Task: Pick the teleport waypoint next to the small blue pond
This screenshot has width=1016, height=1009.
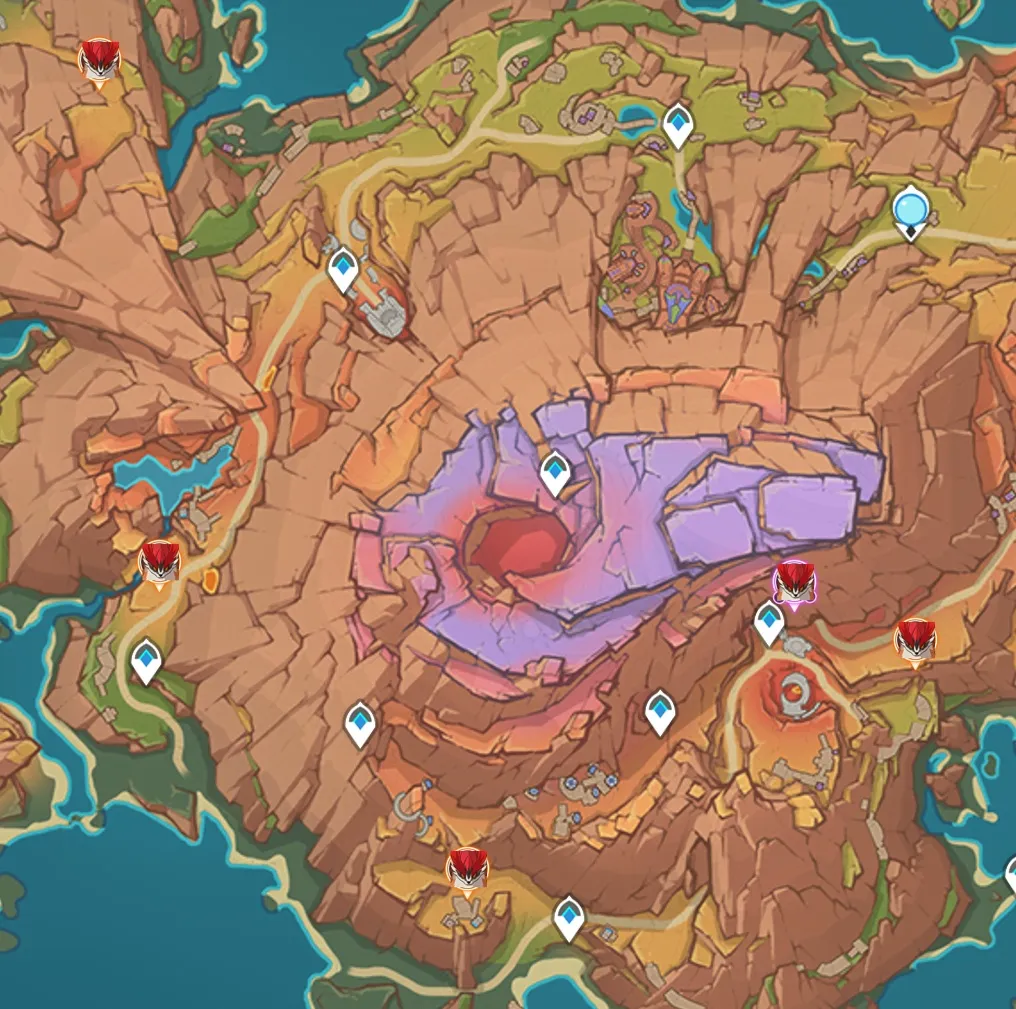Action: [678, 125]
